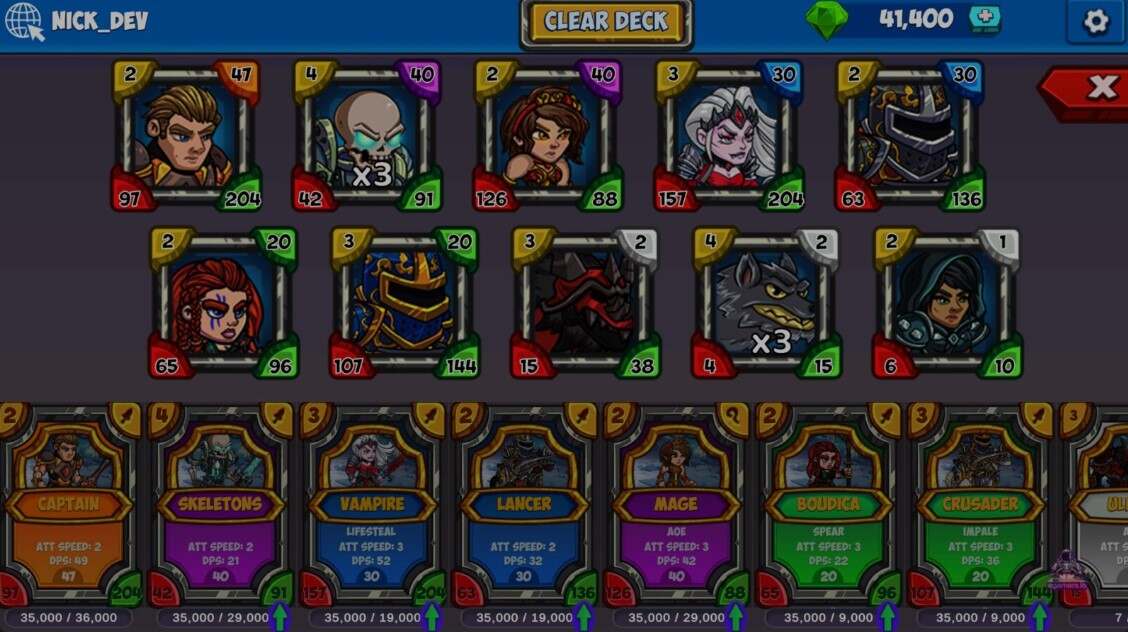Open the globe profile icon beside NICK_DEV

[x=23, y=21]
